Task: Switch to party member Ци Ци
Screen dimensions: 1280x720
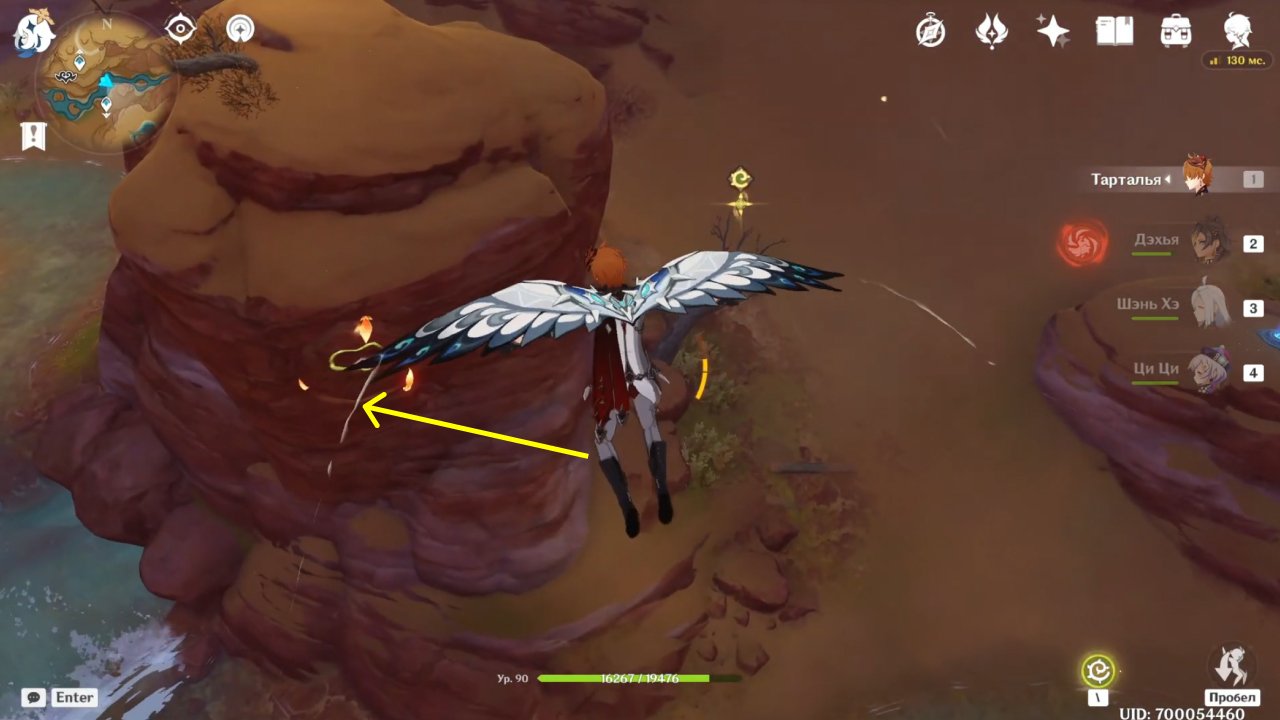Action: pyautogui.click(x=1209, y=371)
